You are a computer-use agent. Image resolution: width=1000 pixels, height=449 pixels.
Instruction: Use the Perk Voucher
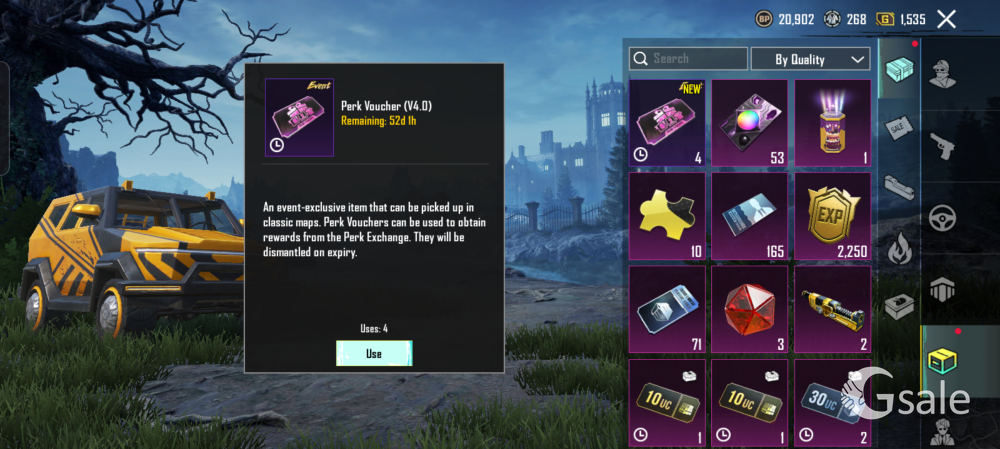pyautogui.click(x=374, y=353)
